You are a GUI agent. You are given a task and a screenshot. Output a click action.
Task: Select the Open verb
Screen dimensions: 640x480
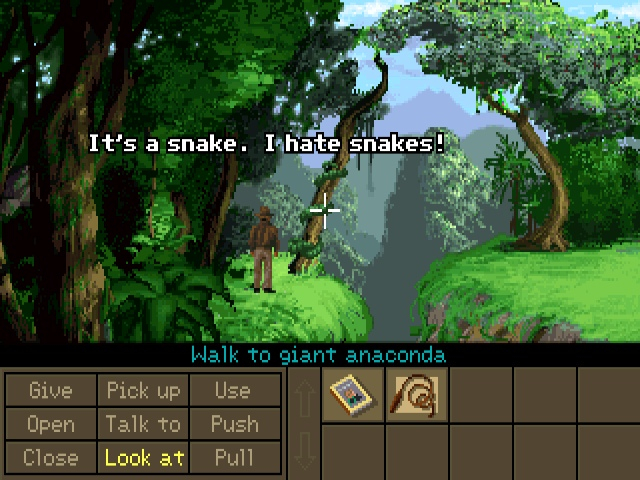50,424
